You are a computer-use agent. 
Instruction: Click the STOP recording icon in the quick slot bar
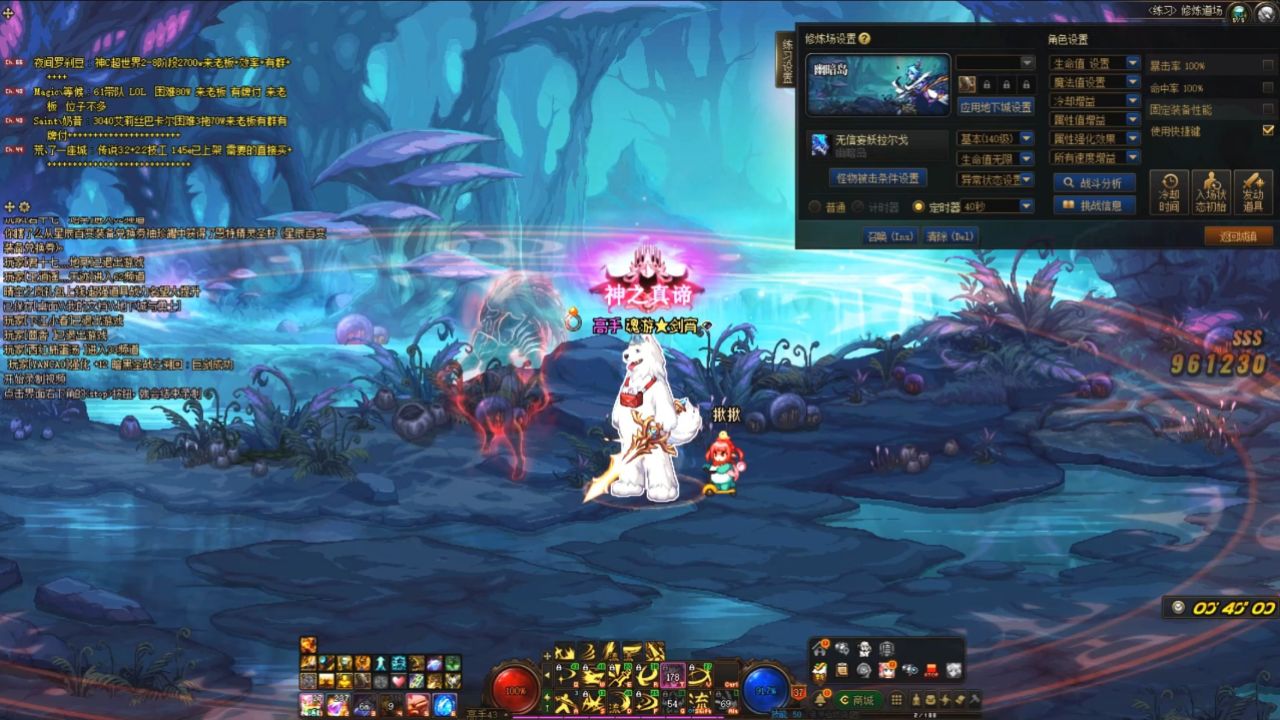pos(931,670)
